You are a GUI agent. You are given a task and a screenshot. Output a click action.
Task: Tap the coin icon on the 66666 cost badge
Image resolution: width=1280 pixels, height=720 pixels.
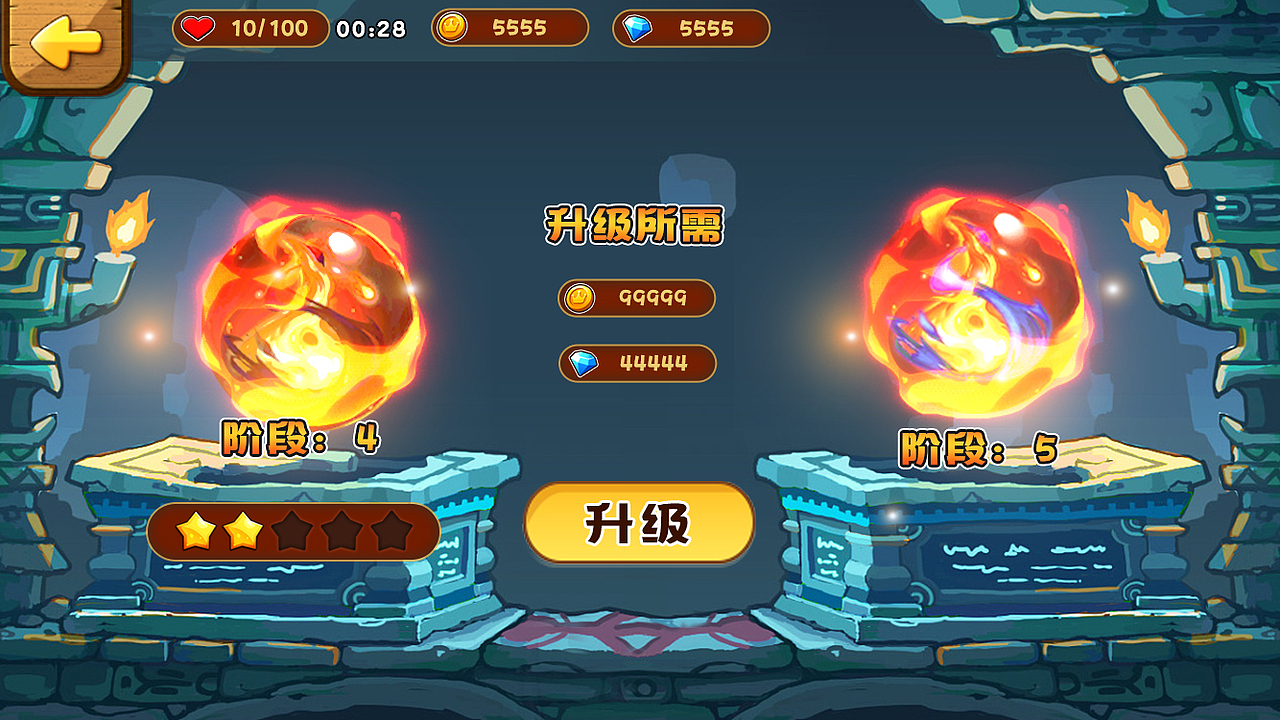pos(578,298)
